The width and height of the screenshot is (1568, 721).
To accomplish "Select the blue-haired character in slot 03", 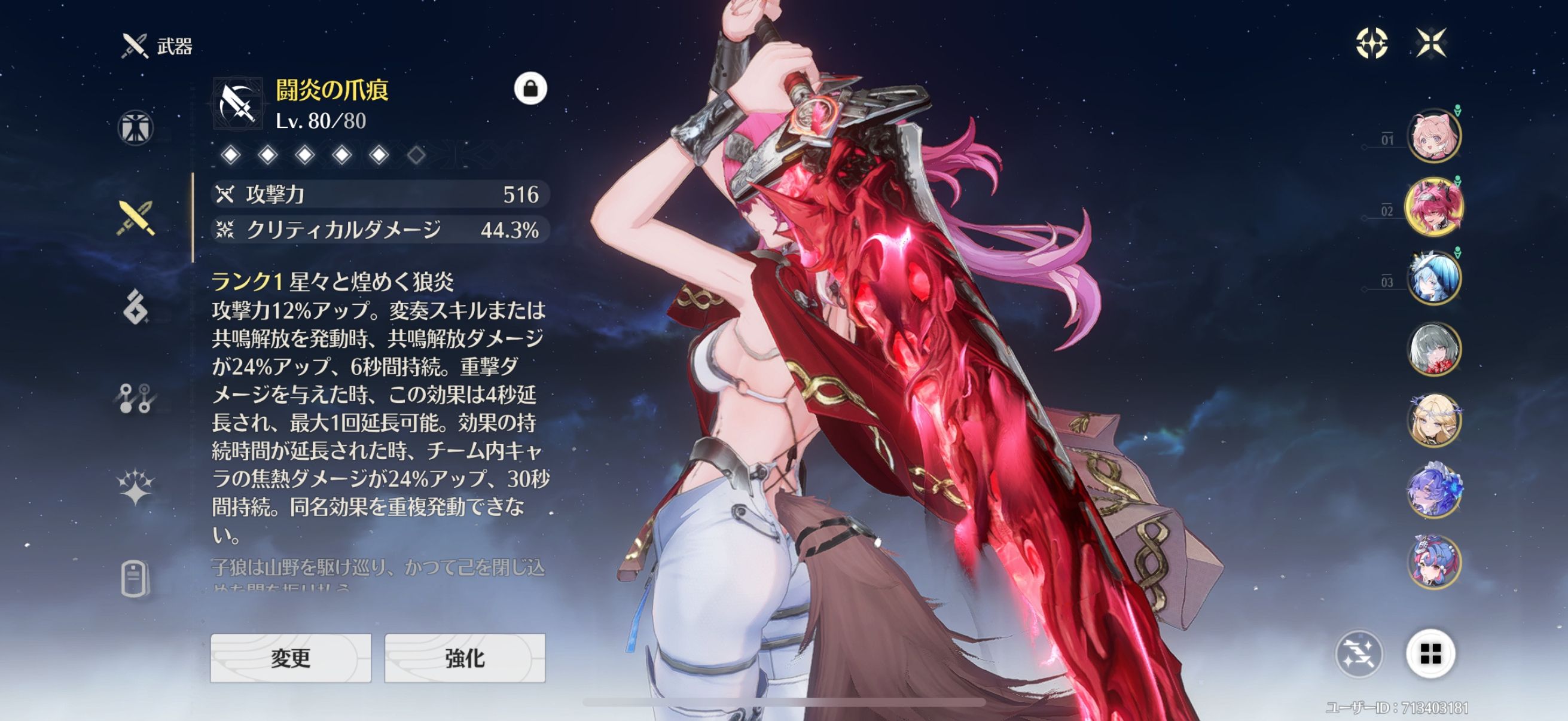I will pos(1434,279).
